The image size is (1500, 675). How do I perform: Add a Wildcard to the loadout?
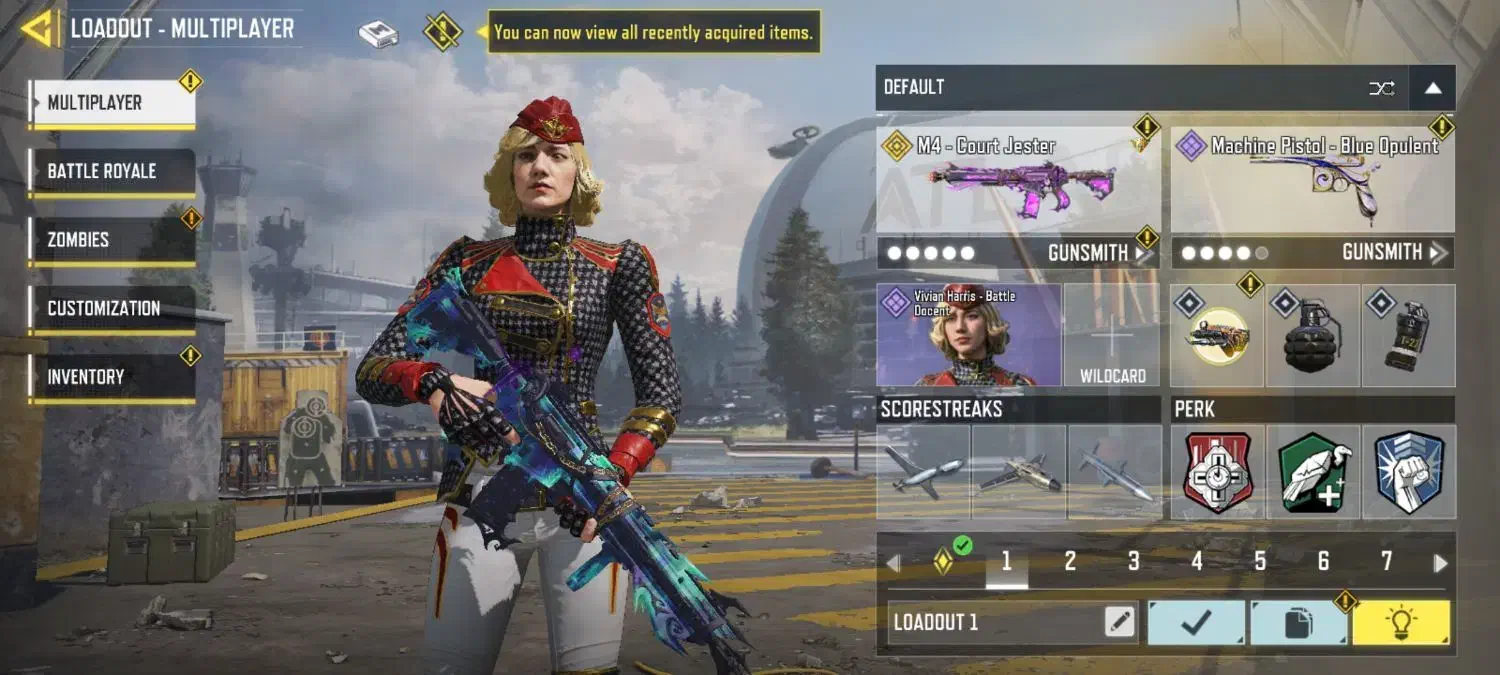pos(1112,336)
